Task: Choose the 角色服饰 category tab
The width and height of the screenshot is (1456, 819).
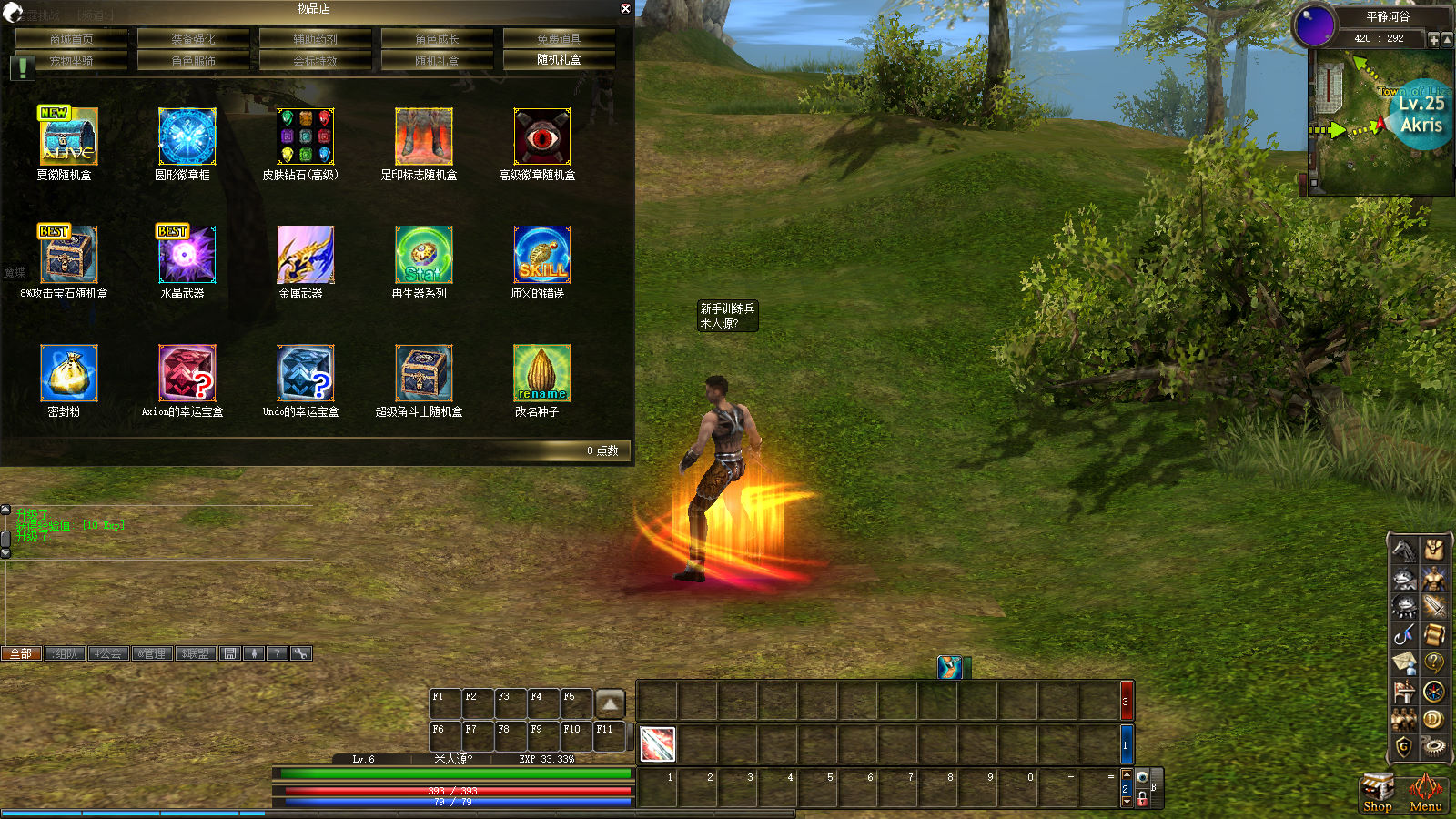Action: coord(193,60)
